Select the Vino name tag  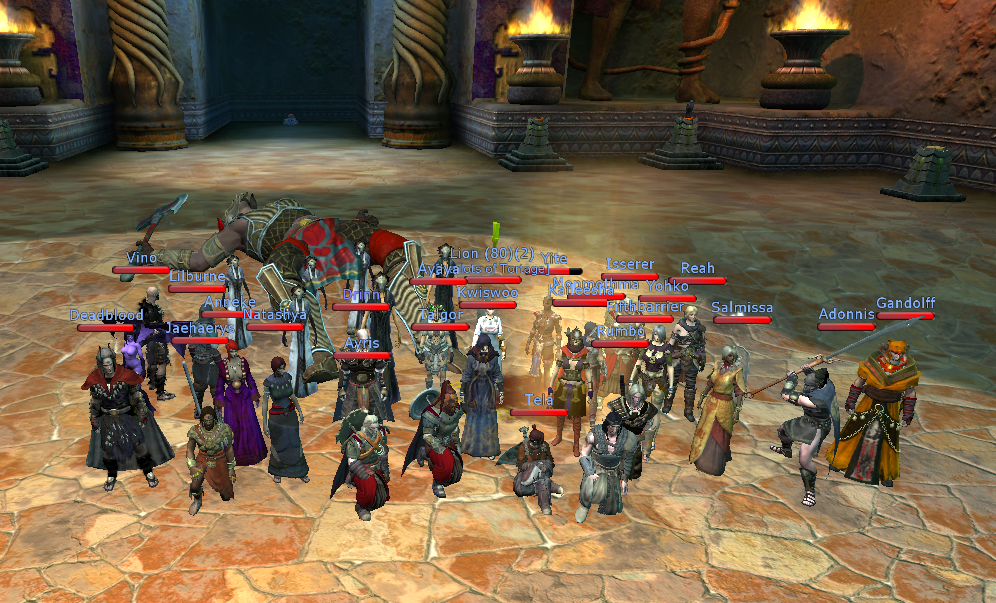coord(141,258)
